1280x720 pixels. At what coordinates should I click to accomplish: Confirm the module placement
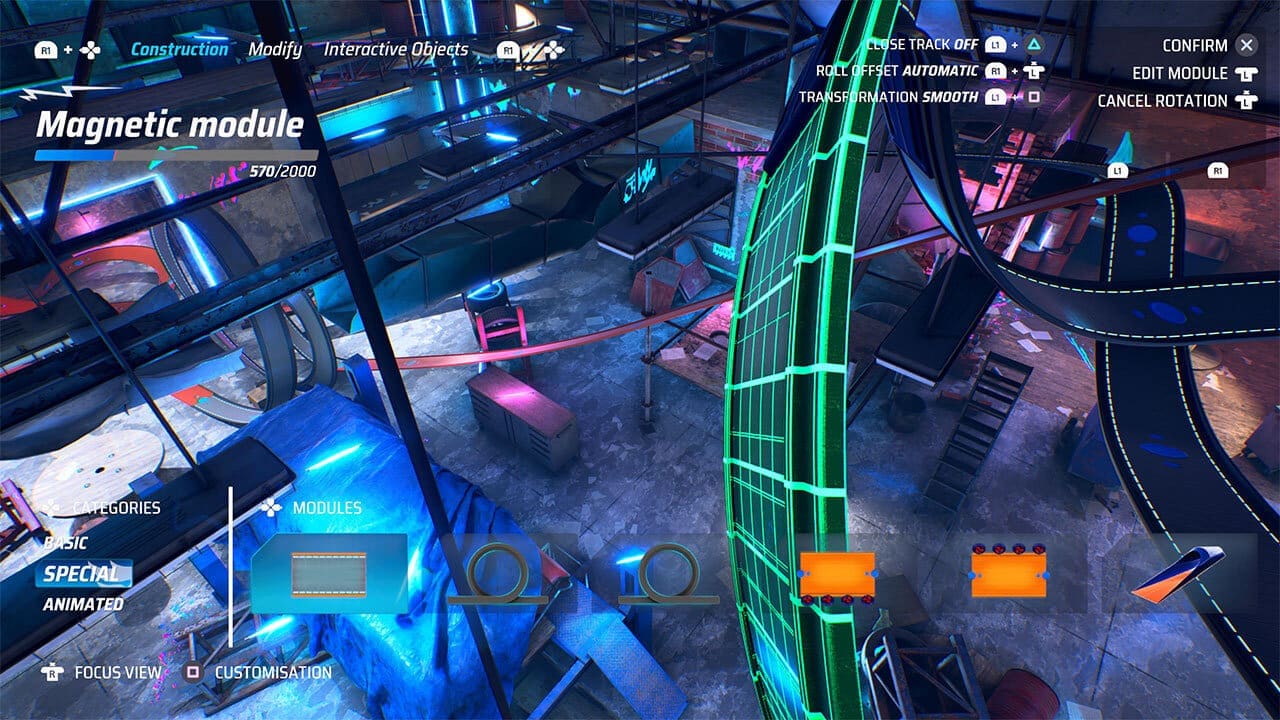[1195, 45]
